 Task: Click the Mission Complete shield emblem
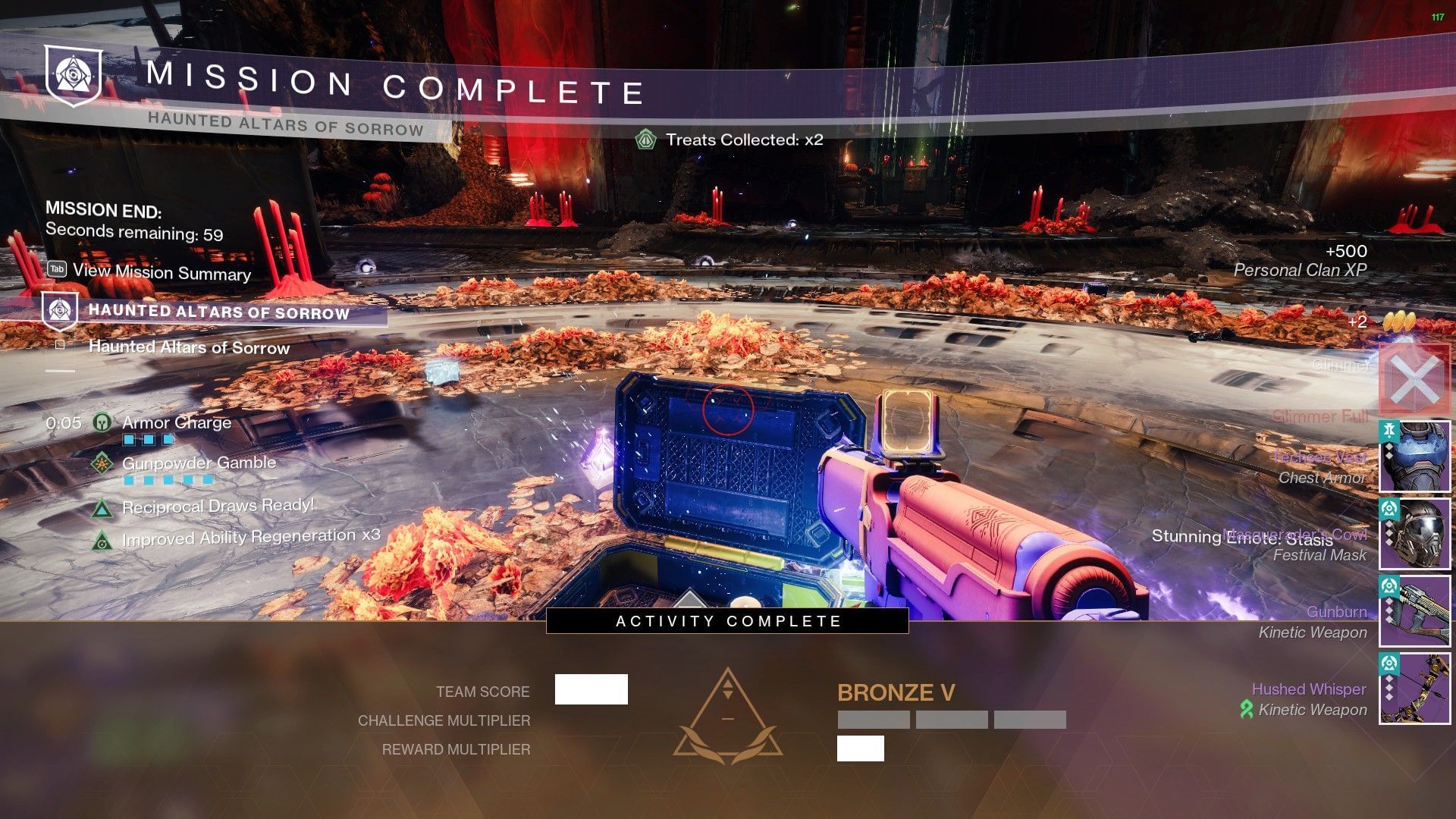(73, 75)
